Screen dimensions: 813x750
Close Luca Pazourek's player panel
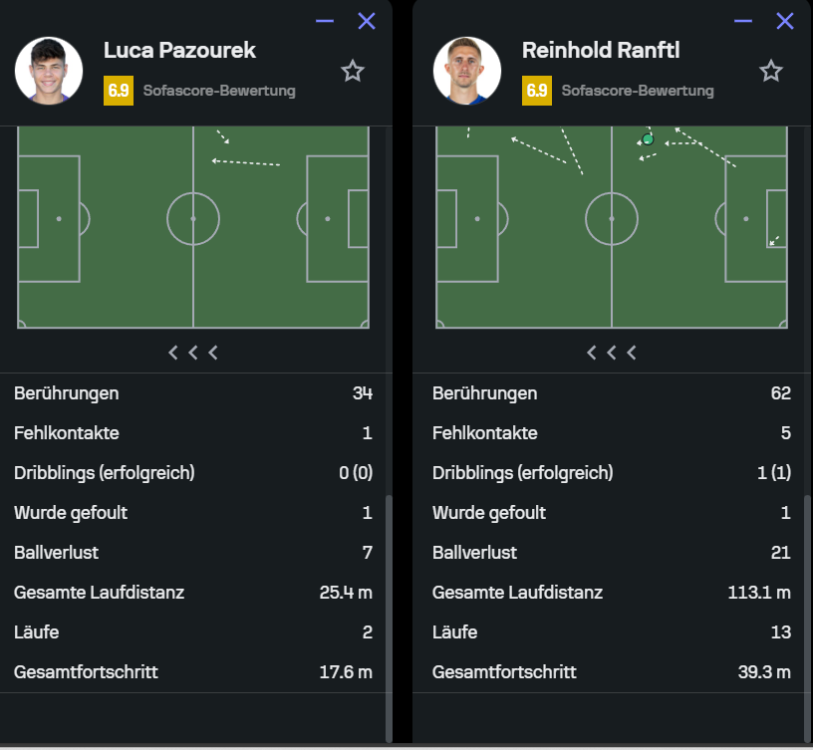tap(367, 21)
